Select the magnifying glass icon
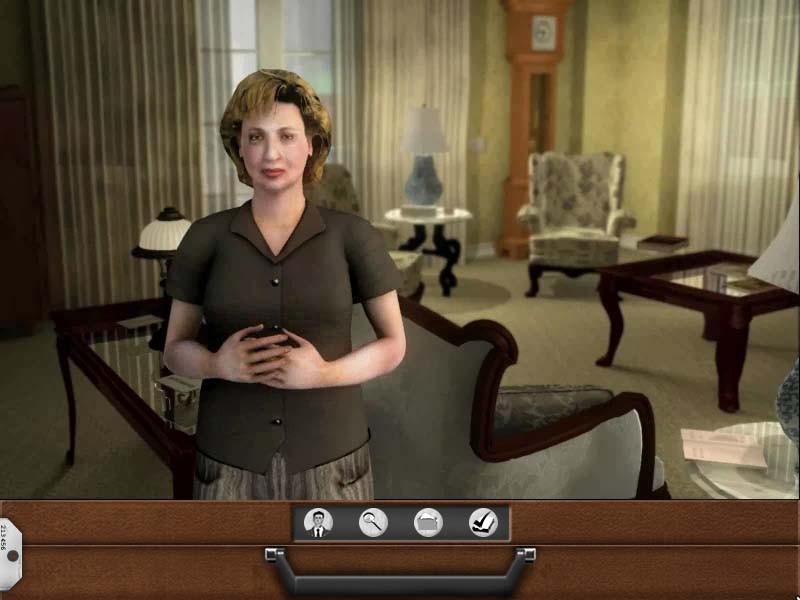800x600 pixels. [373, 522]
